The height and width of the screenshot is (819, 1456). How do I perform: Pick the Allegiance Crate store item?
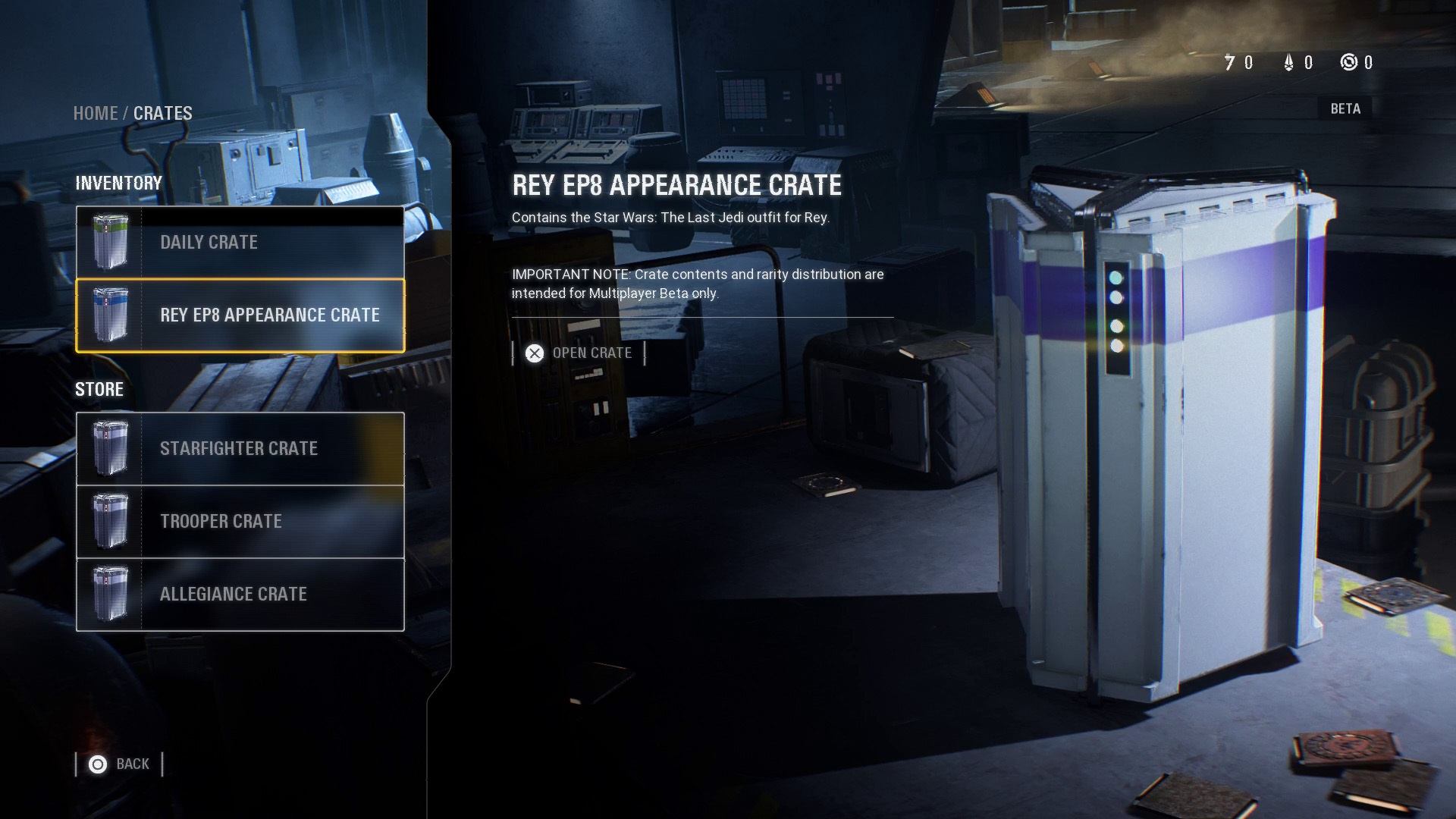click(240, 595)
